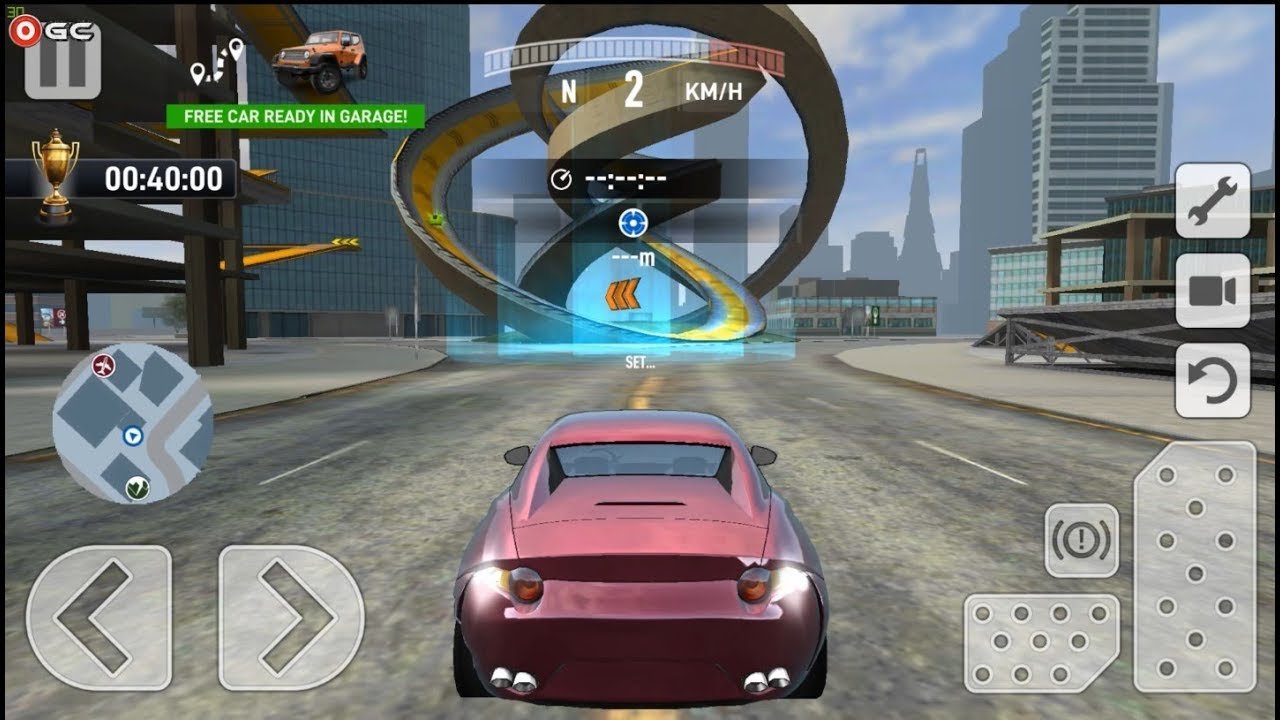The image size is (1280, 720).
Task: Steer right with the right arrow button
Action: [291, 617]
